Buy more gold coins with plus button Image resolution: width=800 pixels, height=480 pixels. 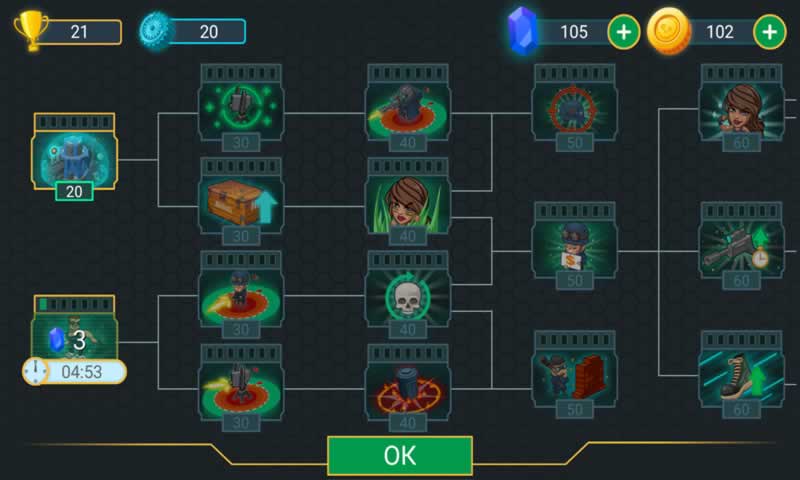click(769, 32)
